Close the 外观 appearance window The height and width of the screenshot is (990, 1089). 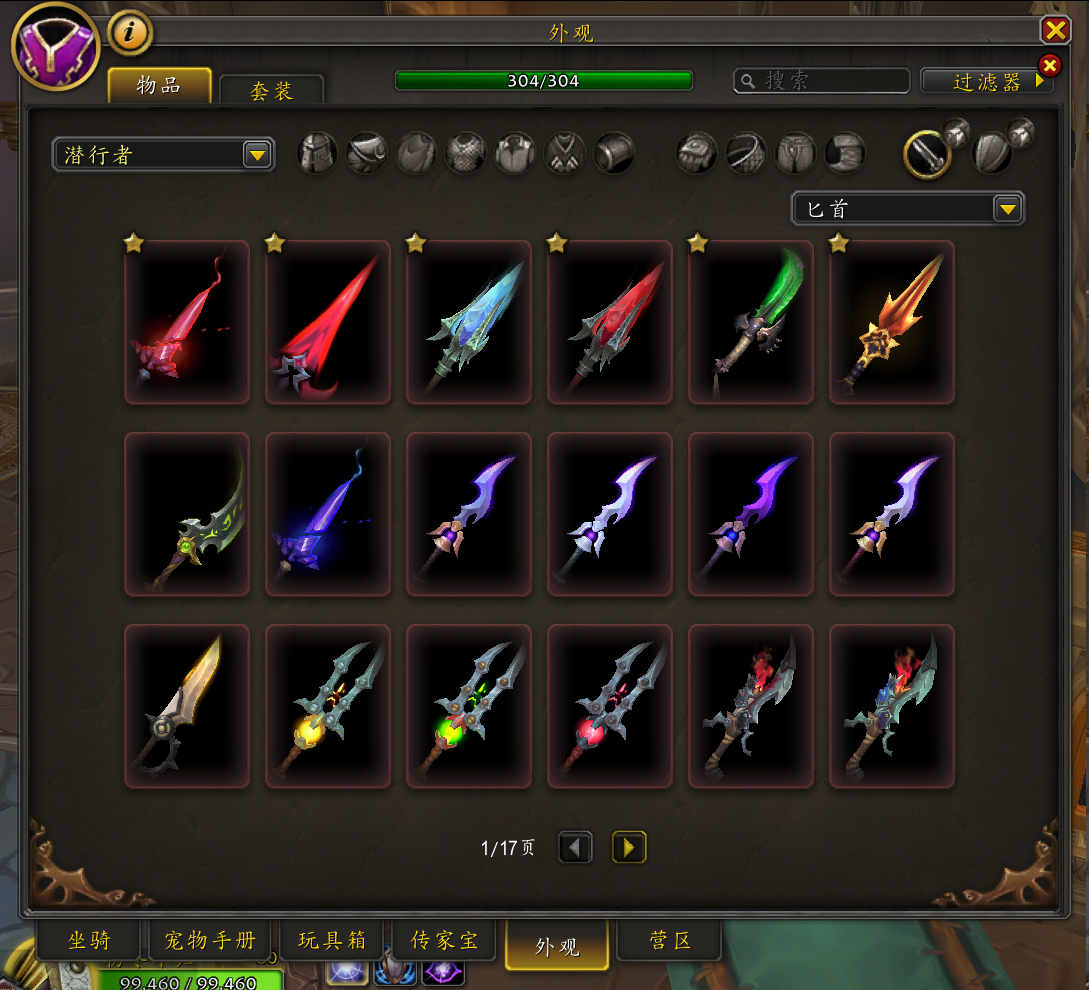1055,31
